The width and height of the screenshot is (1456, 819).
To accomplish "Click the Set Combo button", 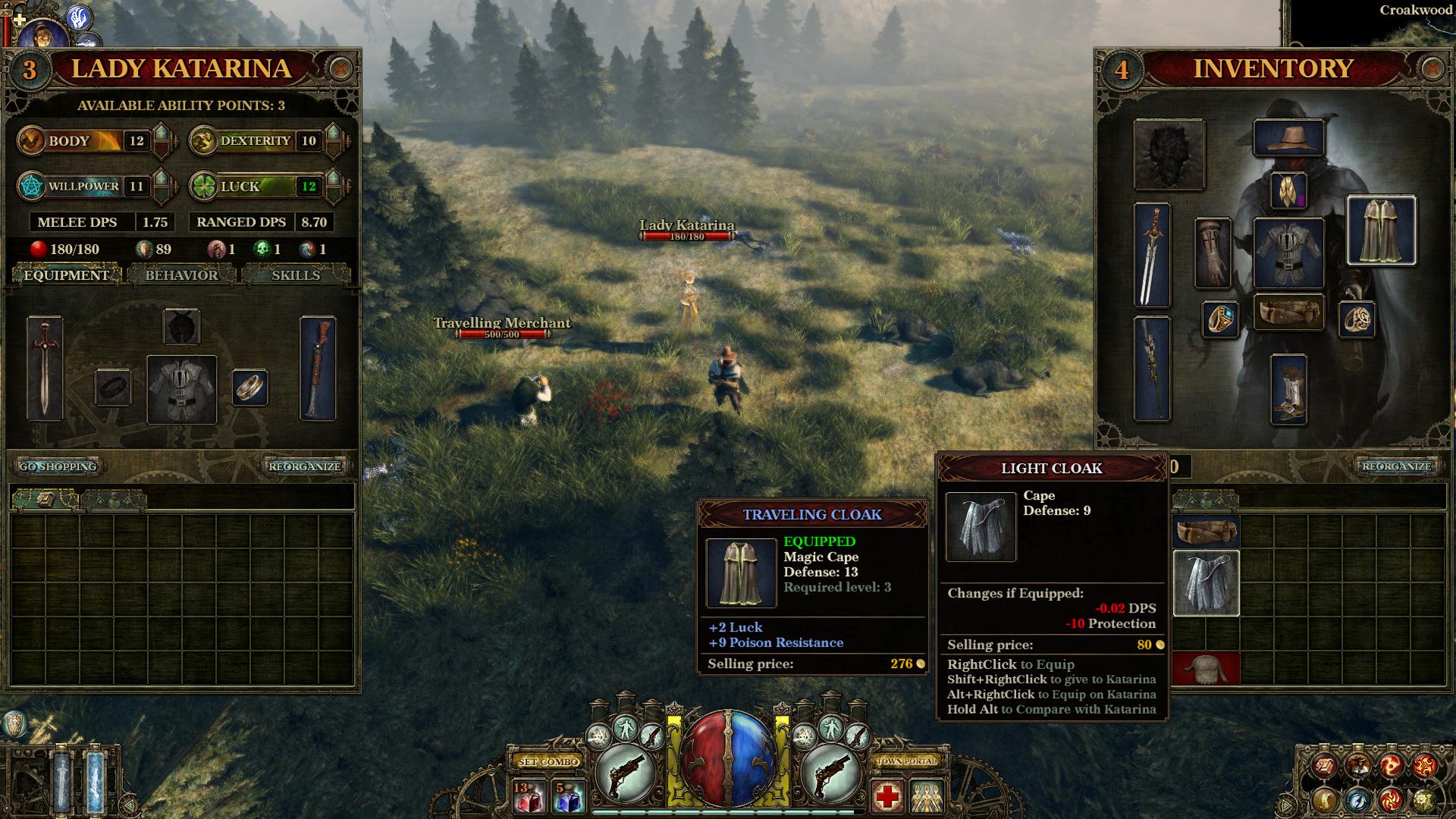I will 548,761.
